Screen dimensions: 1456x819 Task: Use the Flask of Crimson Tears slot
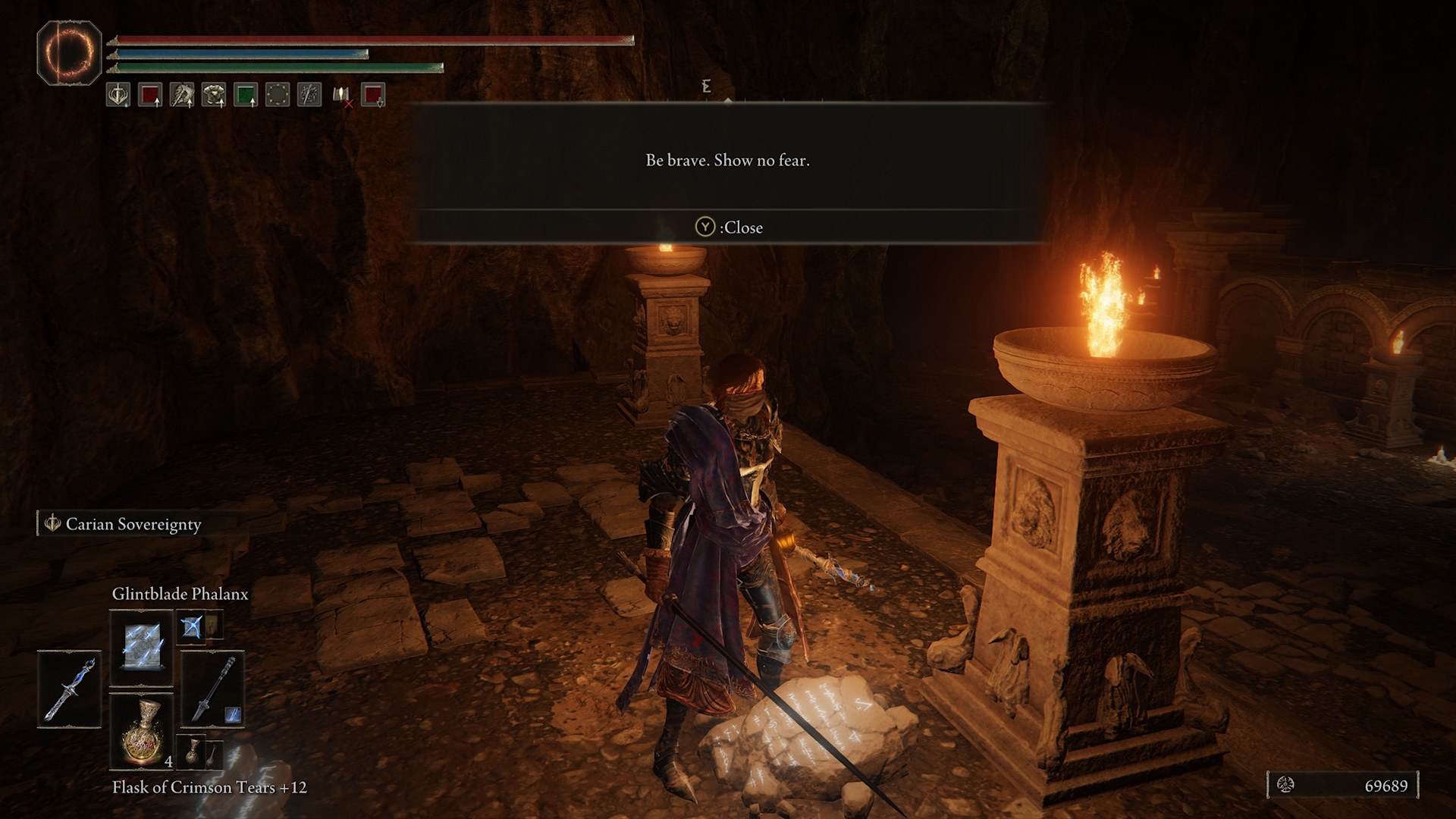[142, 730]
